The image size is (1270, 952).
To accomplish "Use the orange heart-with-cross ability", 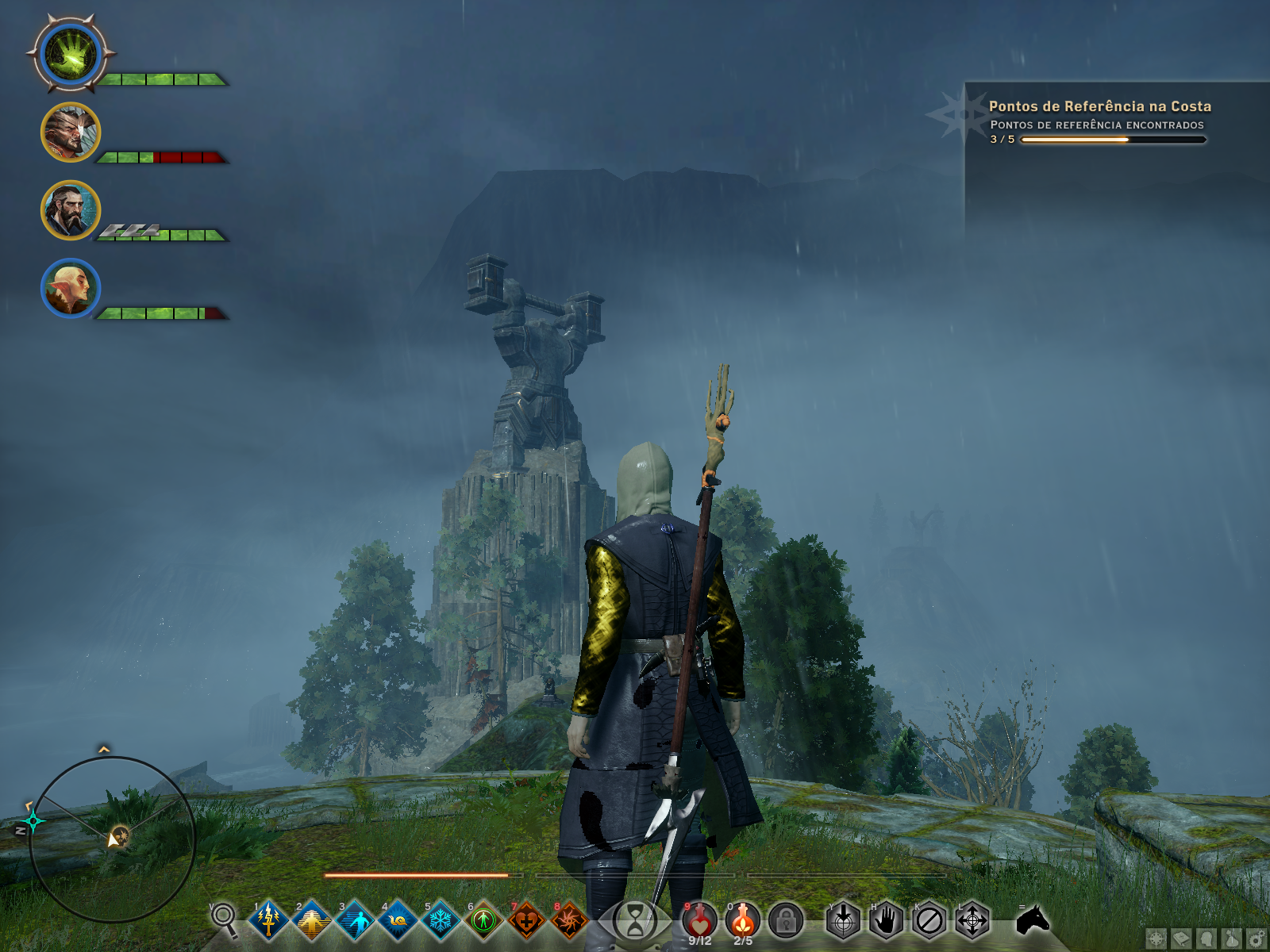I will [526, 921].
